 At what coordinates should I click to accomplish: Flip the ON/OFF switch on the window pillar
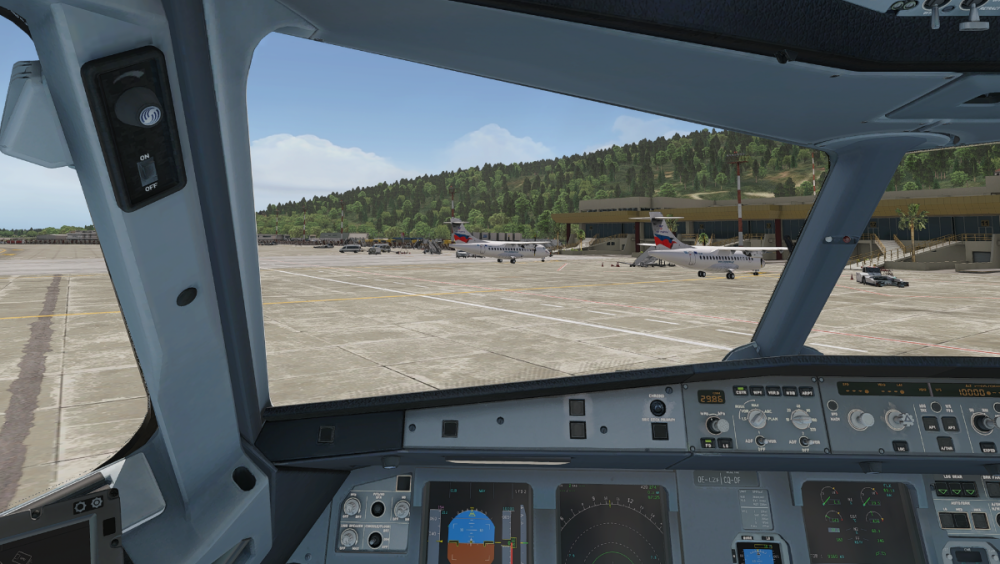tap(147, 172)
